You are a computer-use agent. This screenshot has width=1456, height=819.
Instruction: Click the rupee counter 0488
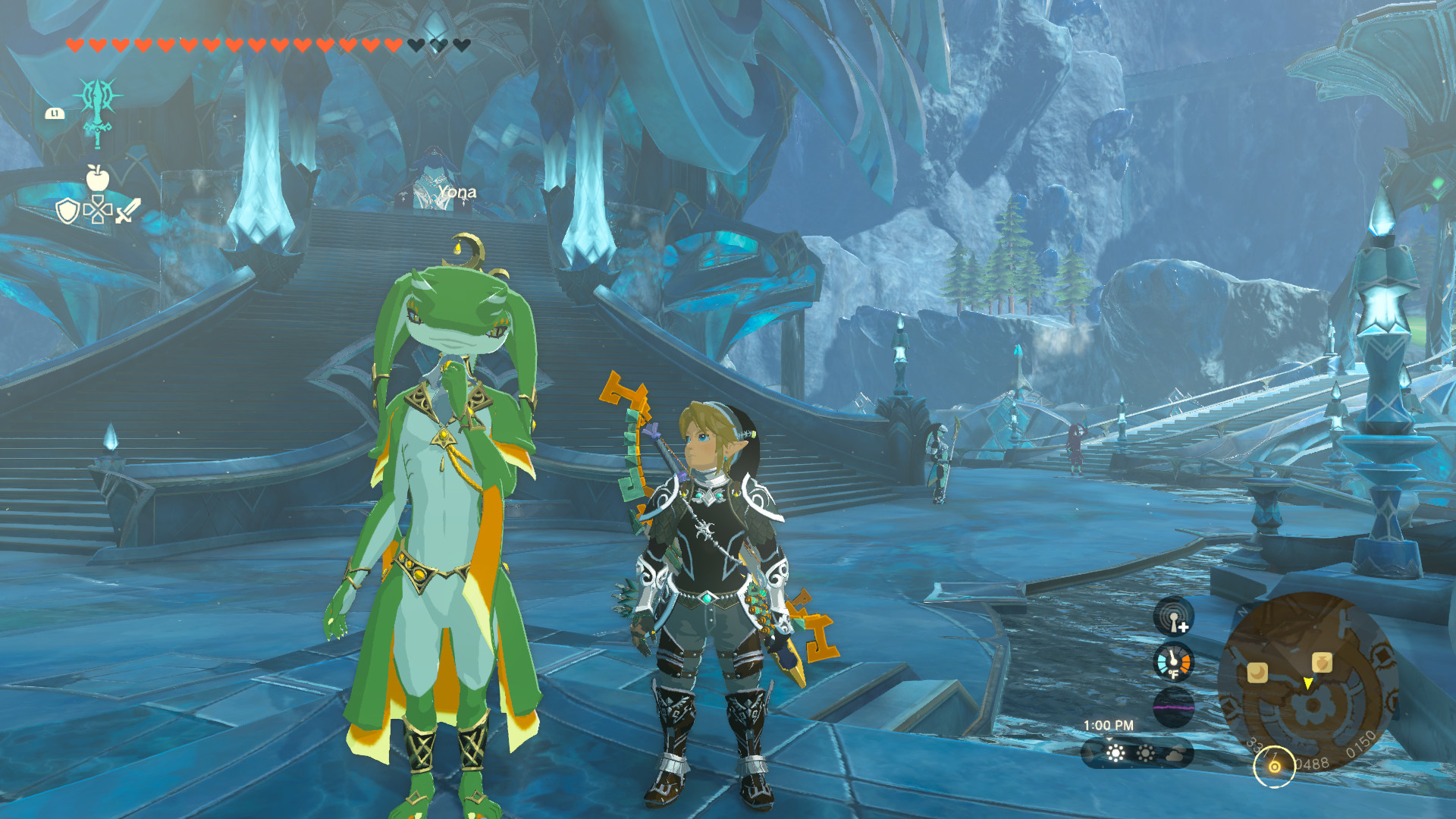[1314, 762]
